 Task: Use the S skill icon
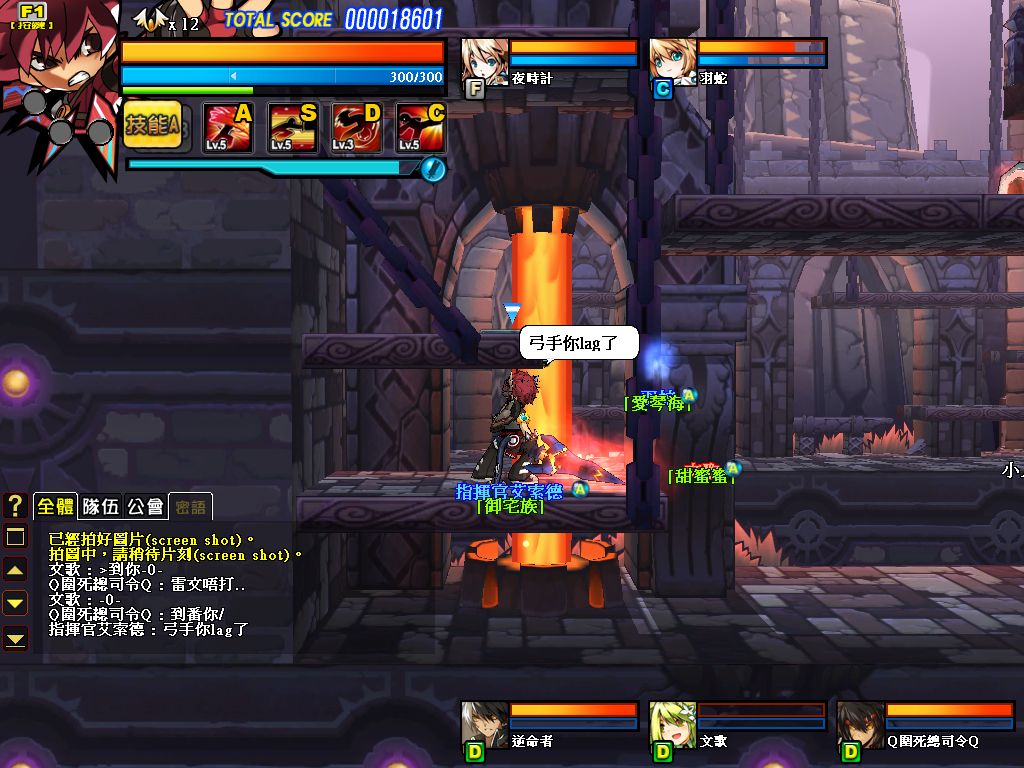(x=292, y=128)
